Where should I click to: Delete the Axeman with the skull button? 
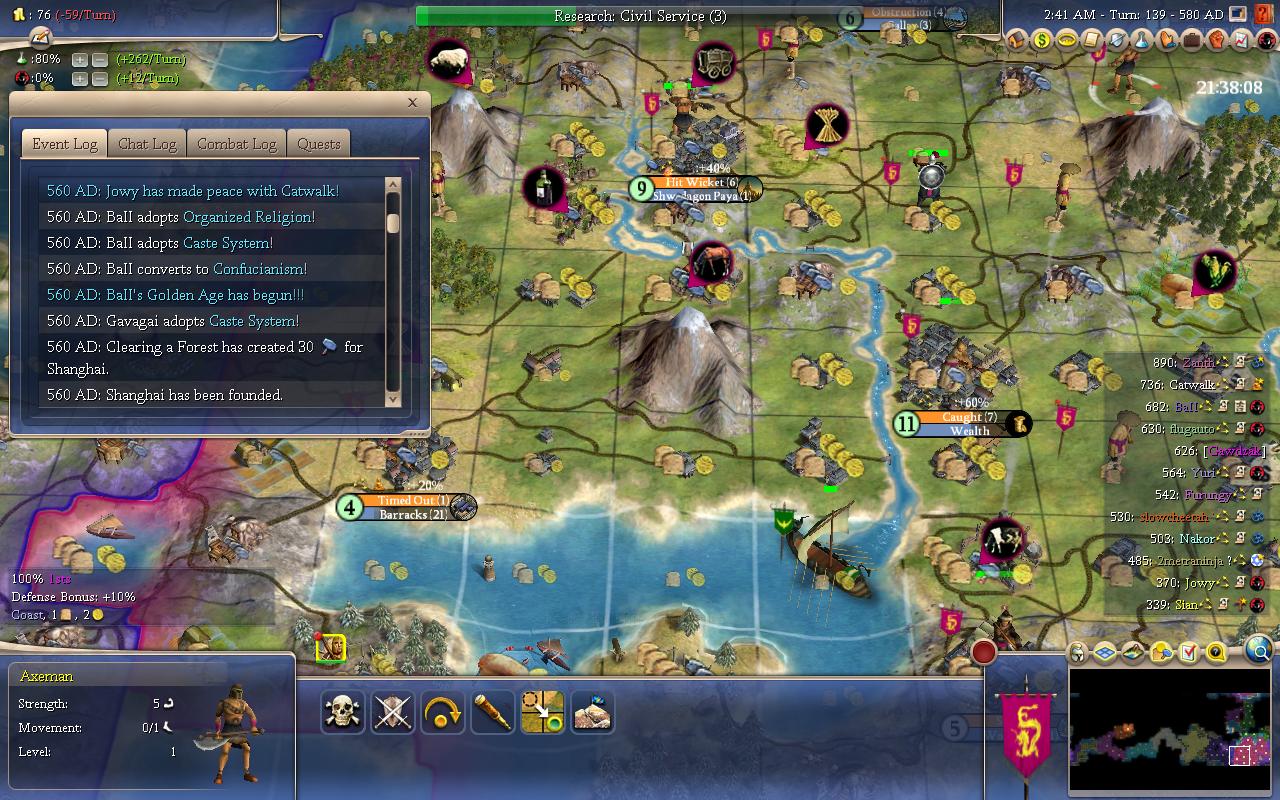343,712
